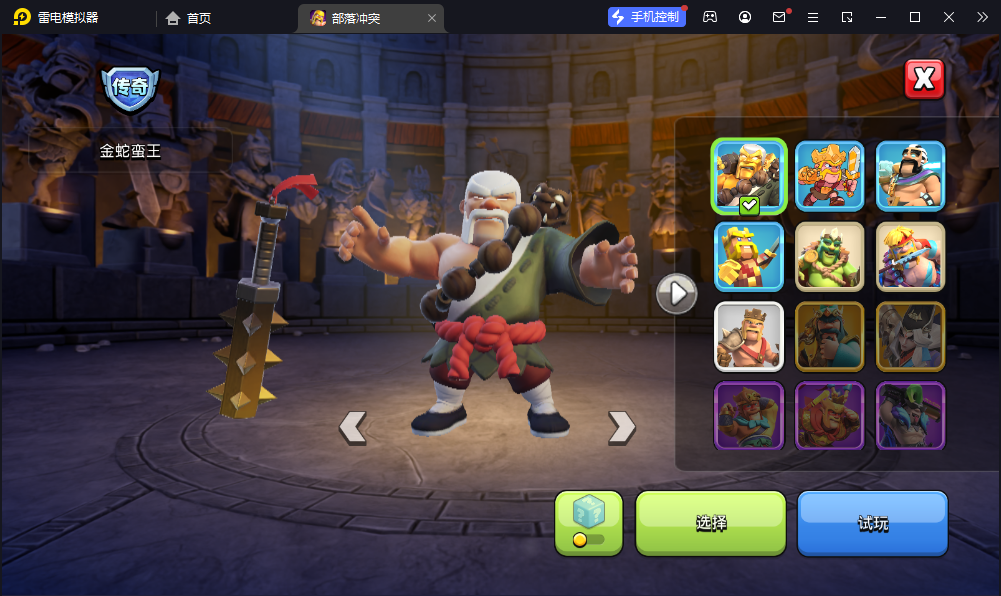Image resolution: width=1001 pixels, height=596 pixels.
Task: Confirm the skin with the green 选择 button
Action: 711,523
